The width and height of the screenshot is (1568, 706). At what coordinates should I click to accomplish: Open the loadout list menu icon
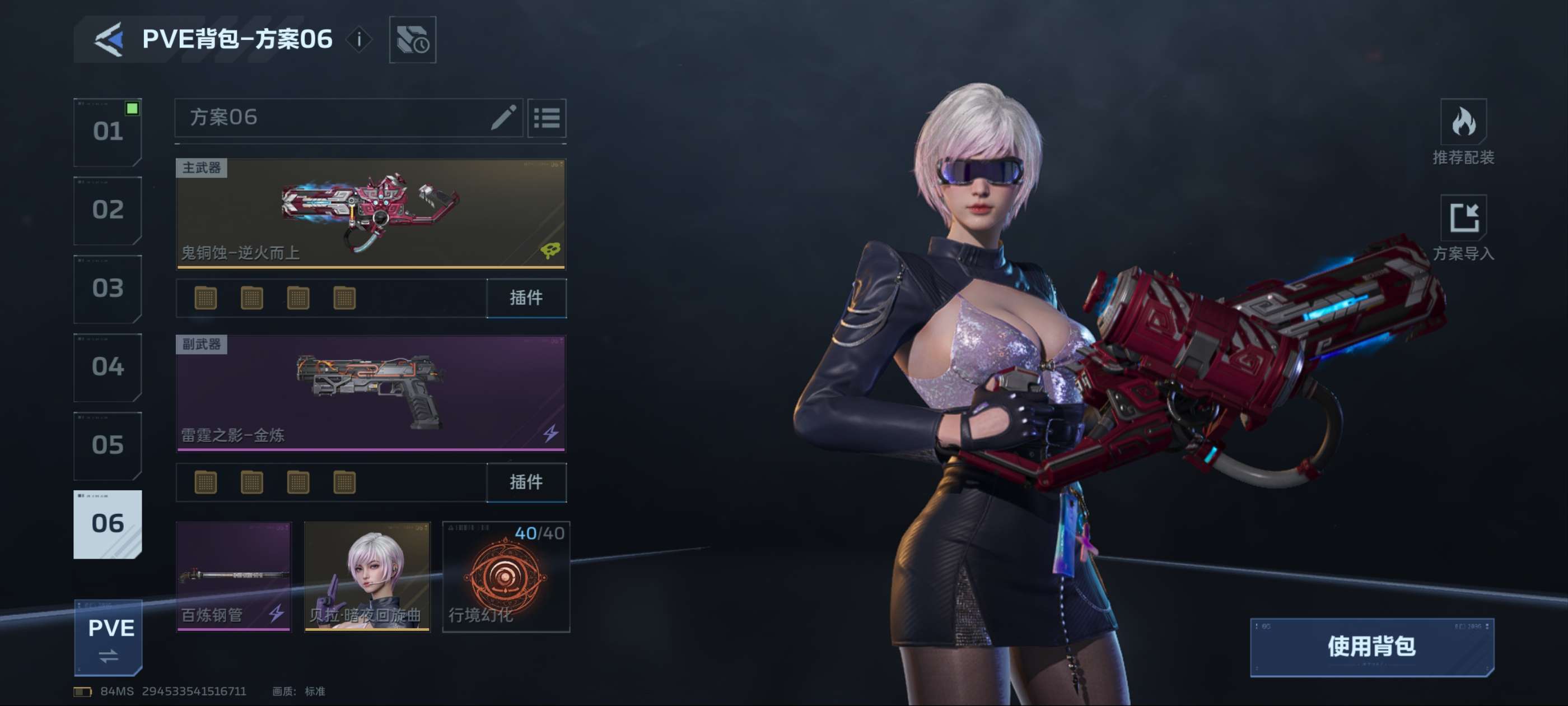pyautogui.click(x=547, y=118)
